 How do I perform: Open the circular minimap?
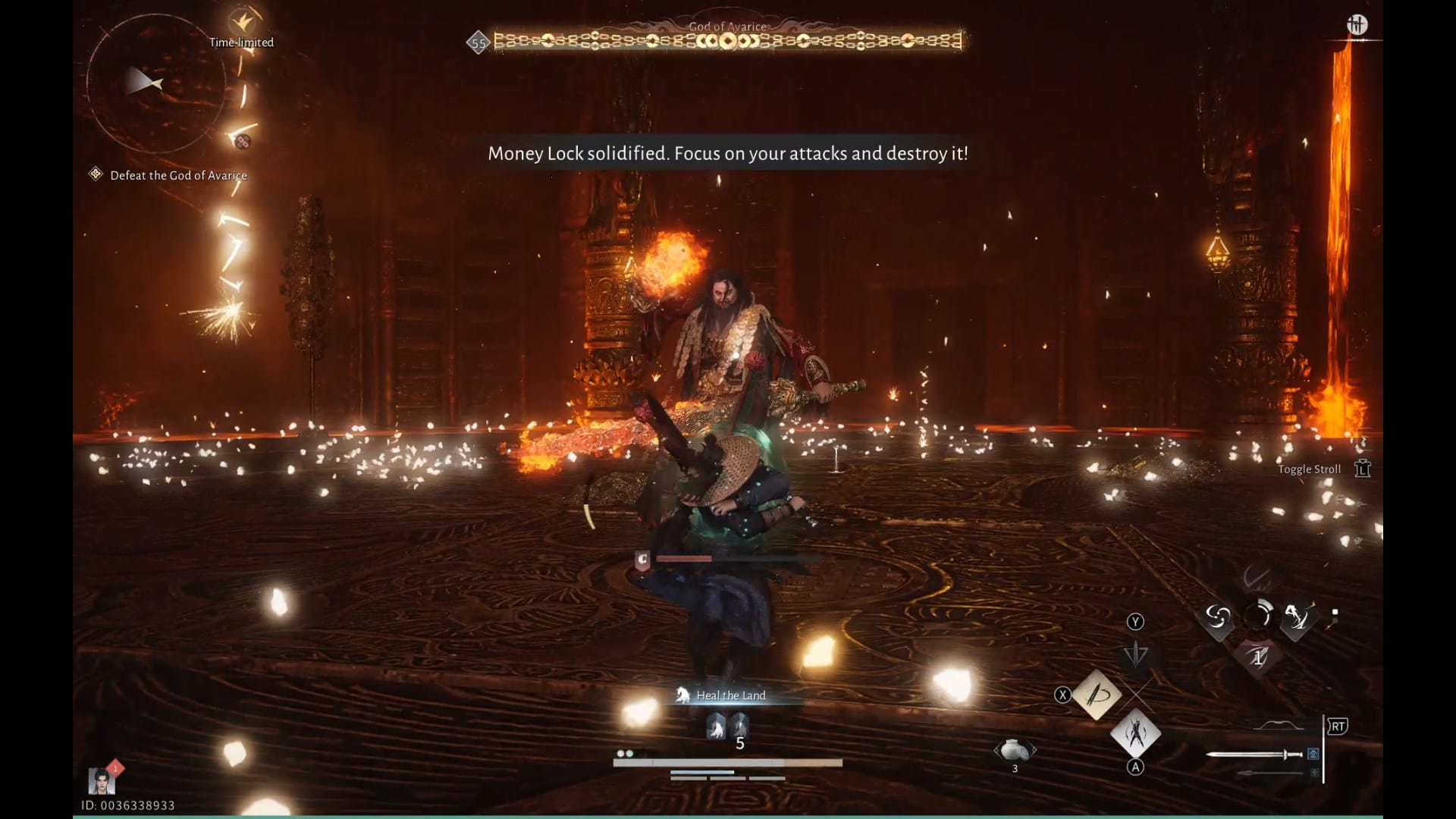click(155, 83)
